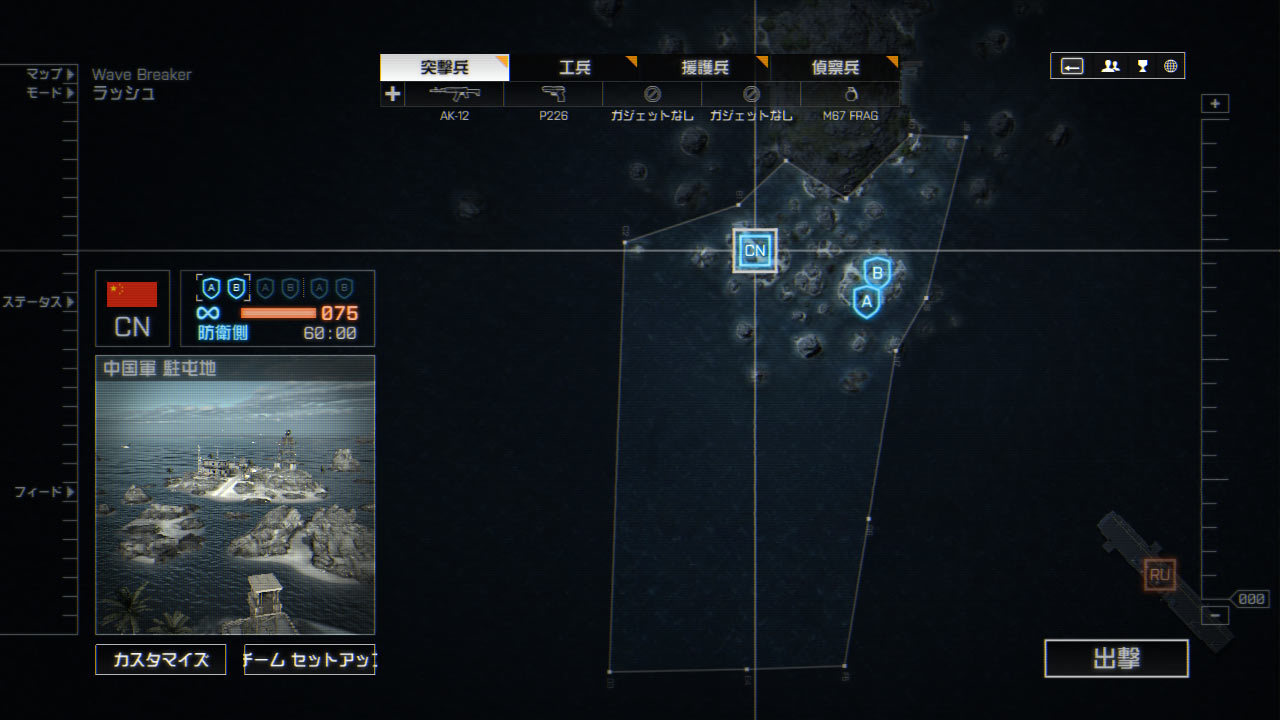
Task: Click objective B marker on the map
Action: (x=877, y=272)
